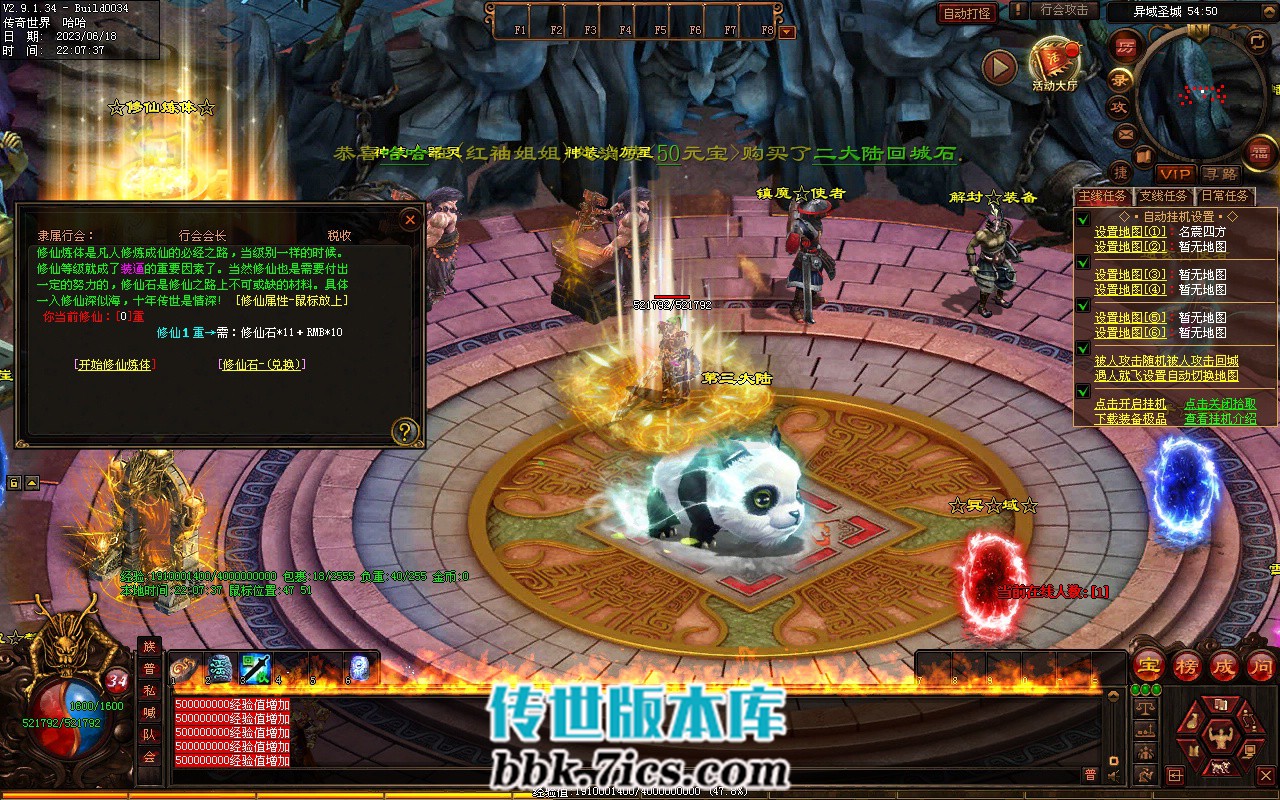Open 查看挂机介绍 info link
This screenshot has width=1280, height=800.
click(x=1220, y=419)
